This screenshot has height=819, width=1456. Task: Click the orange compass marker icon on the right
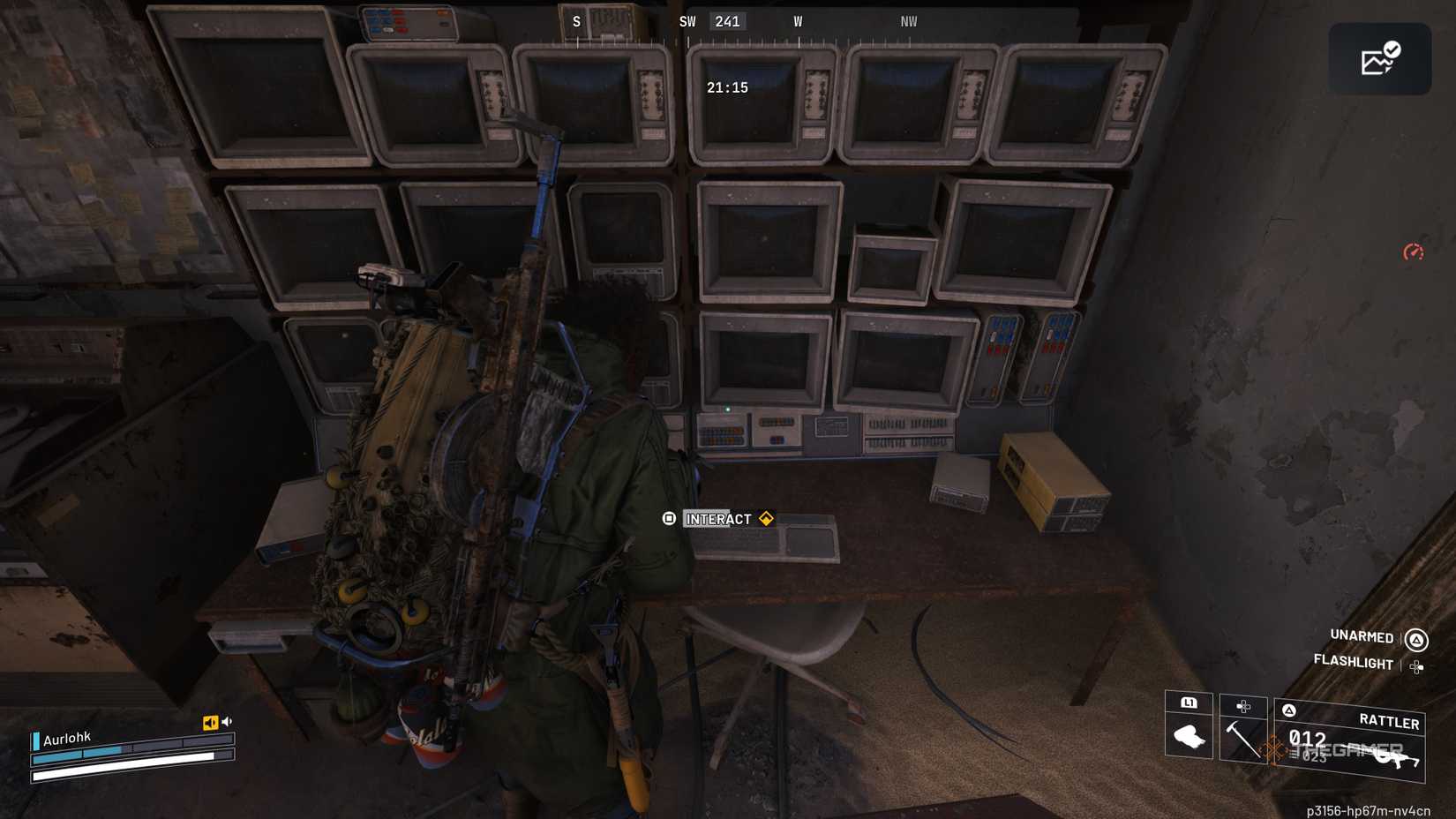pyautogui.click(x=1414, y=252)
